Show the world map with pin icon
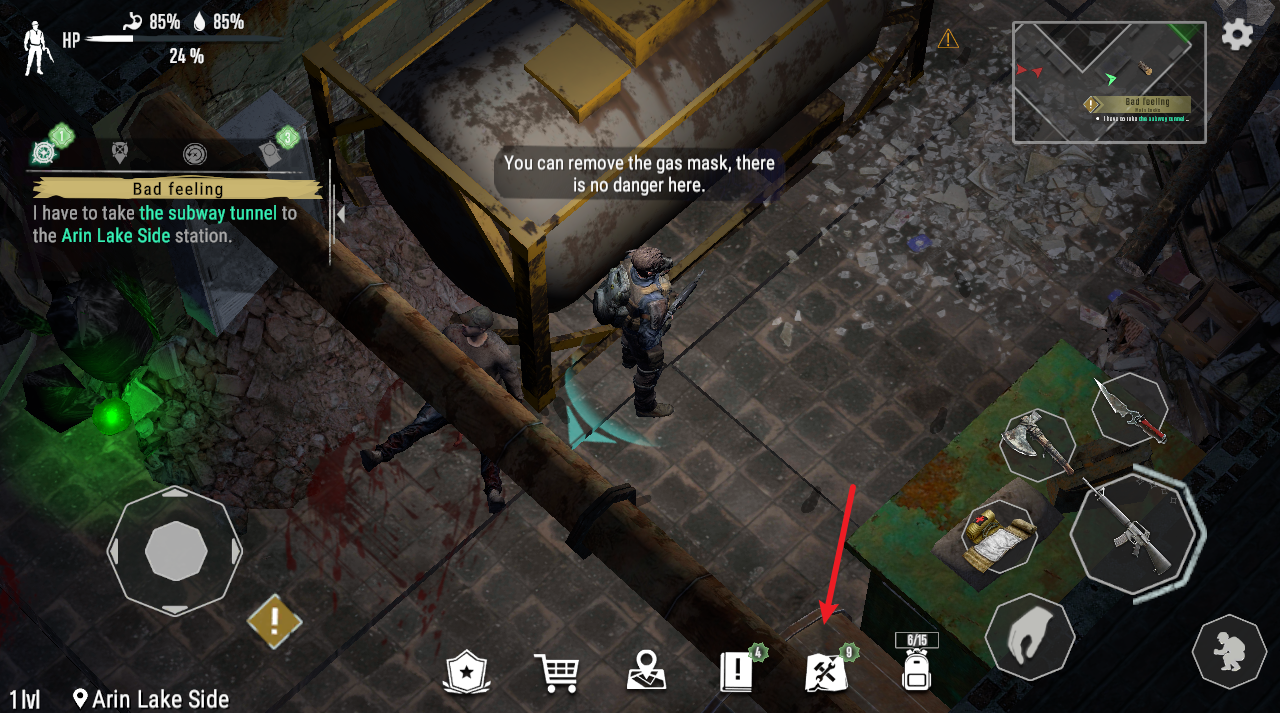 646,671
